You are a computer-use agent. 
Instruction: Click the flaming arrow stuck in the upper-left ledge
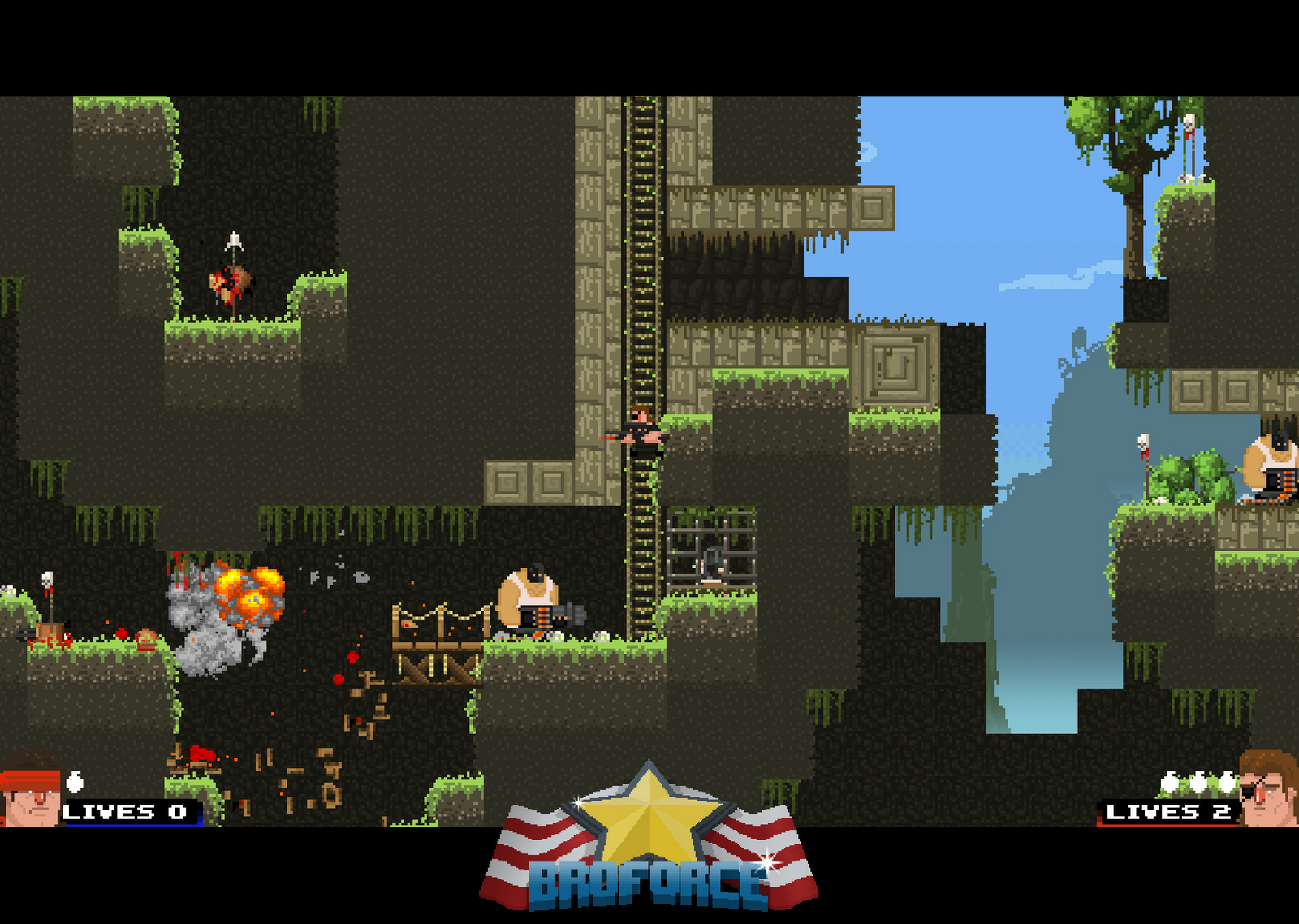pos(233,244)
